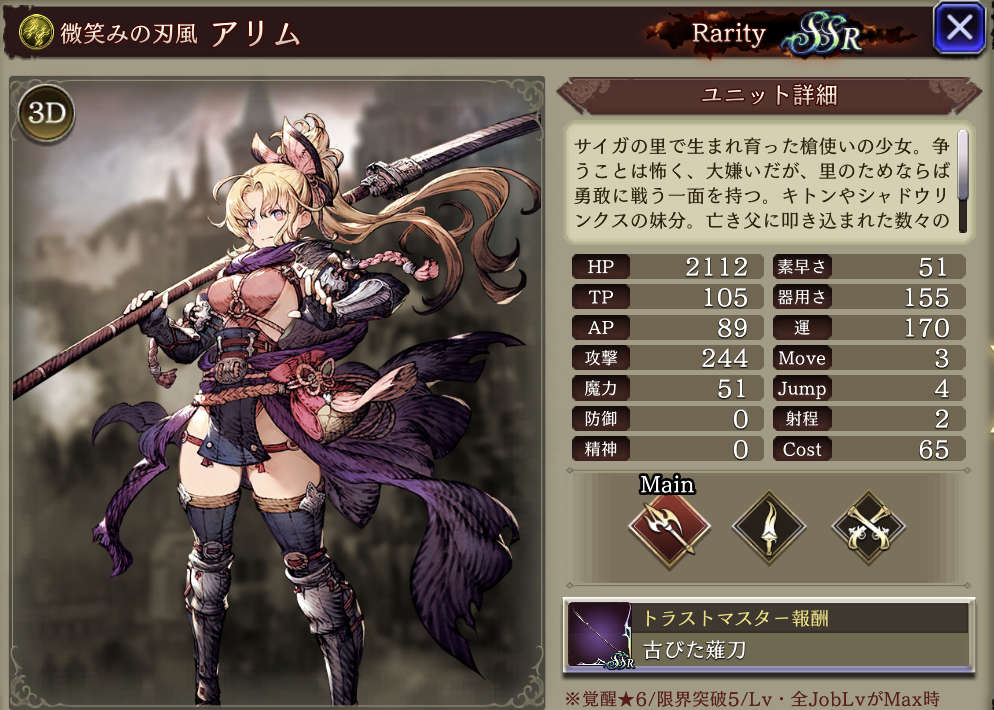Toggle the 3D model view
Screen dimensions: 994x710
(x=45, y=114)
